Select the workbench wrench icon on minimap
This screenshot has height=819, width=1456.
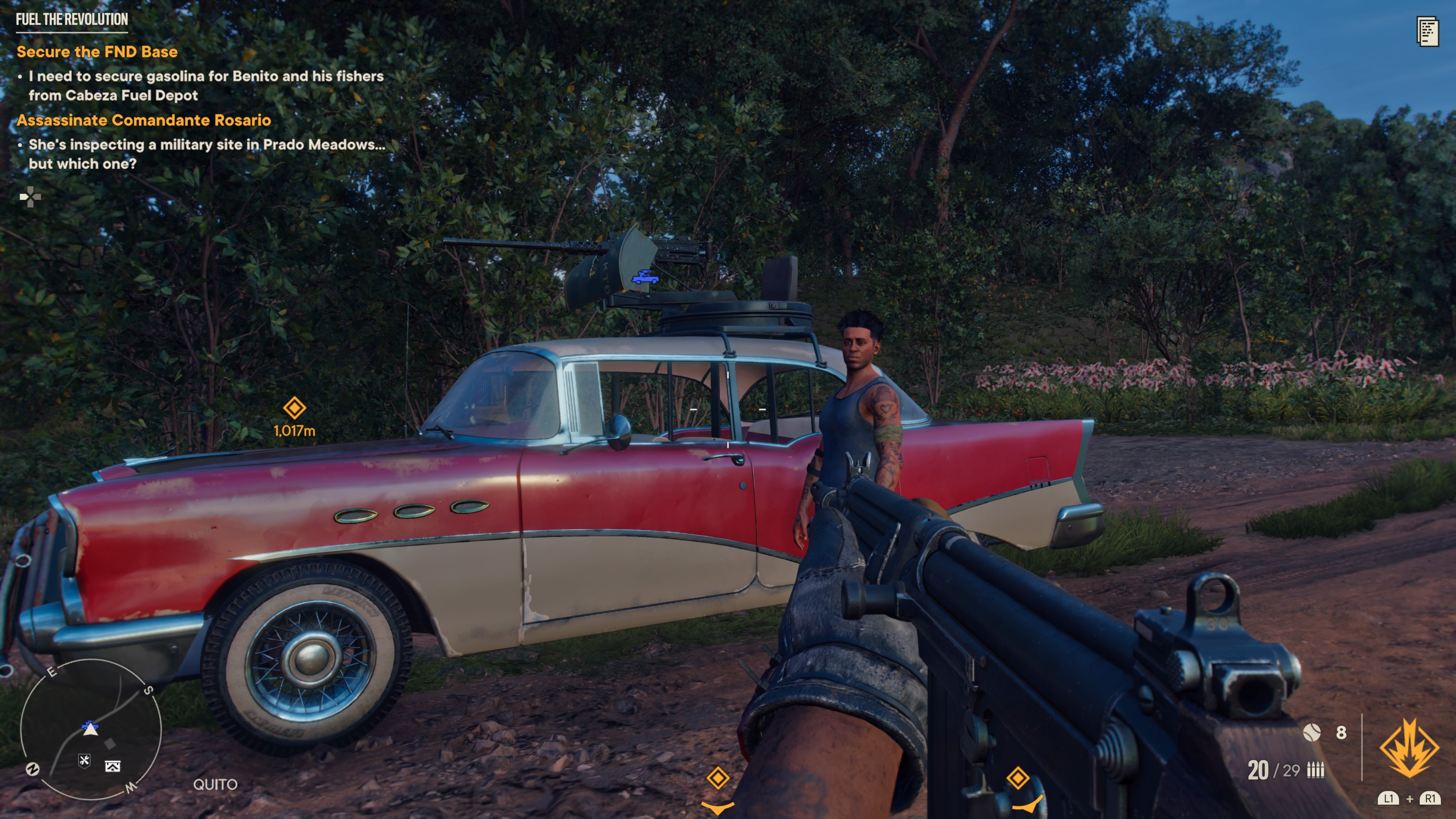(x=84, y=761)
